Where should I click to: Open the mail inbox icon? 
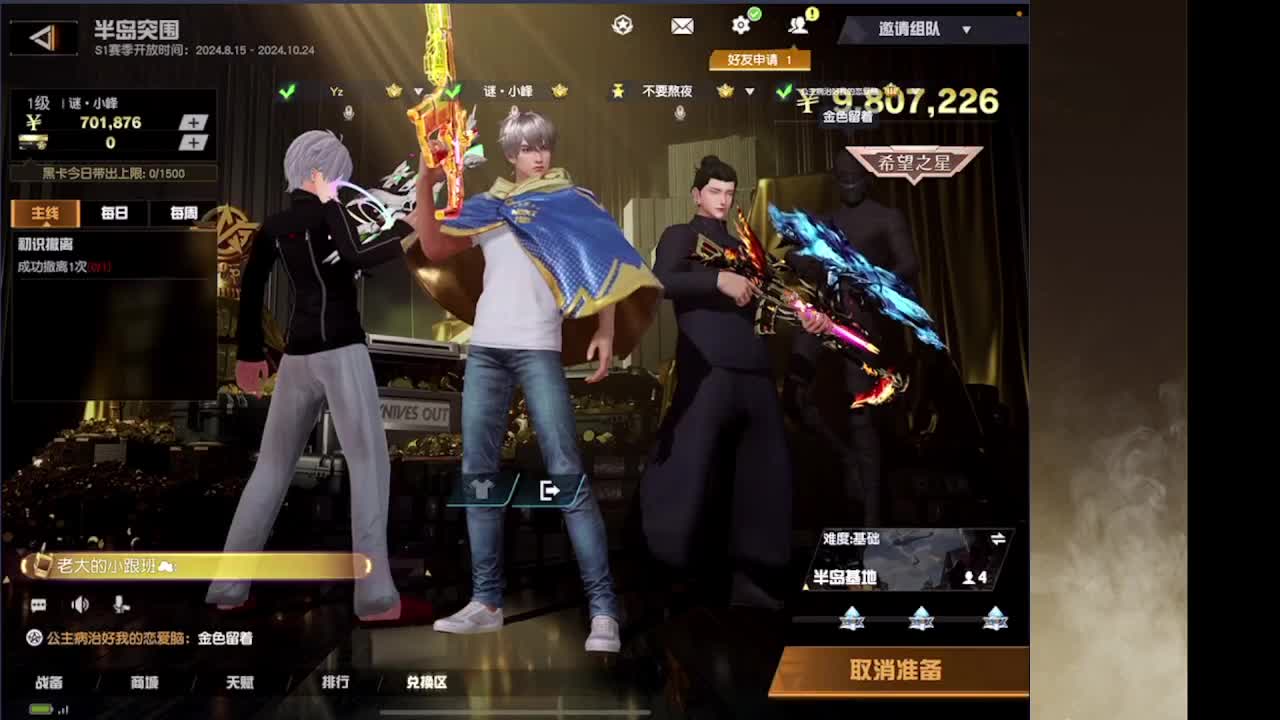click(x=683, y=26)
